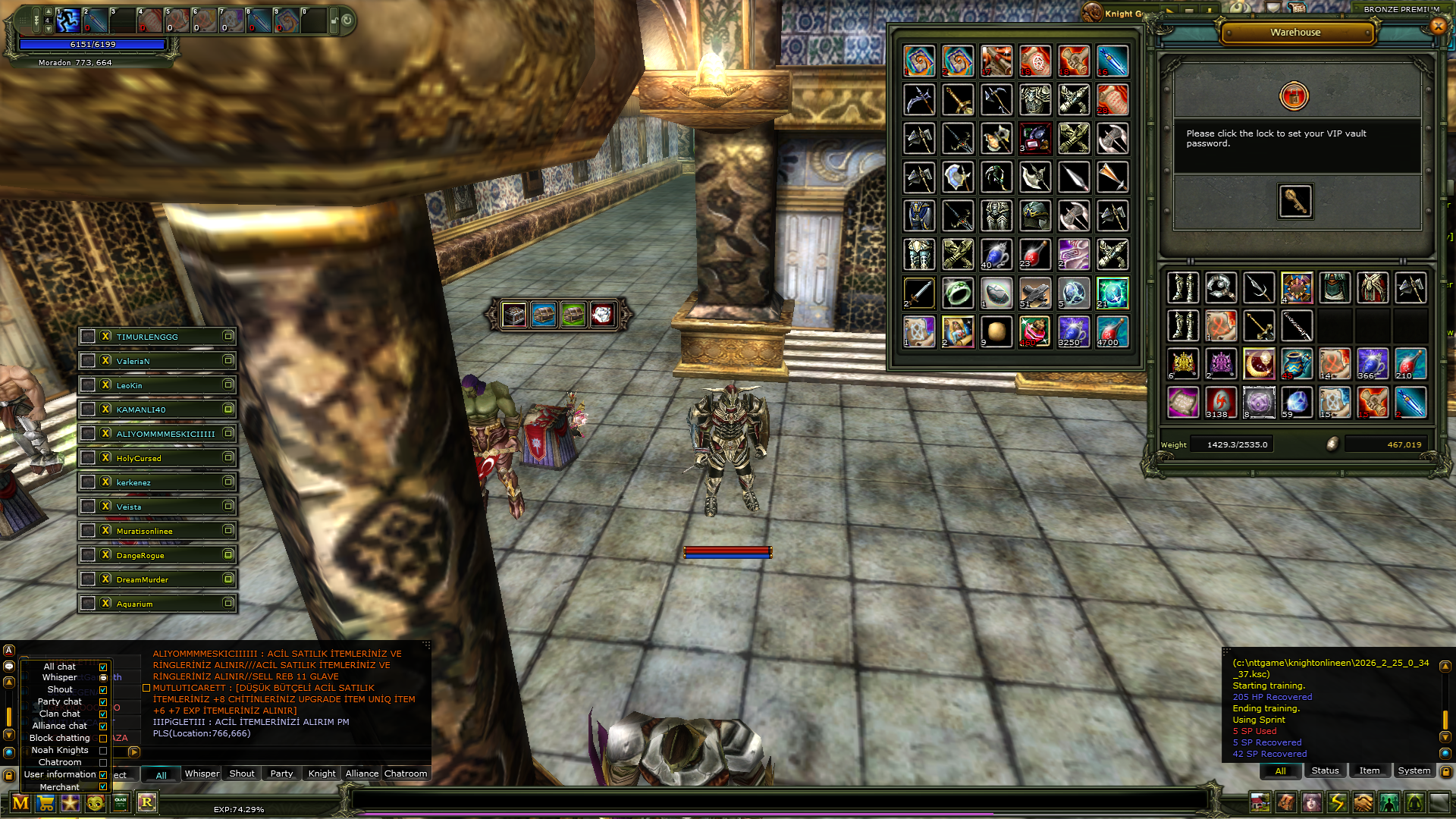Viewport: 1456px width, 819px height.
Task: Open the lightning bolt skill icon
Action: click(1337, 802)
